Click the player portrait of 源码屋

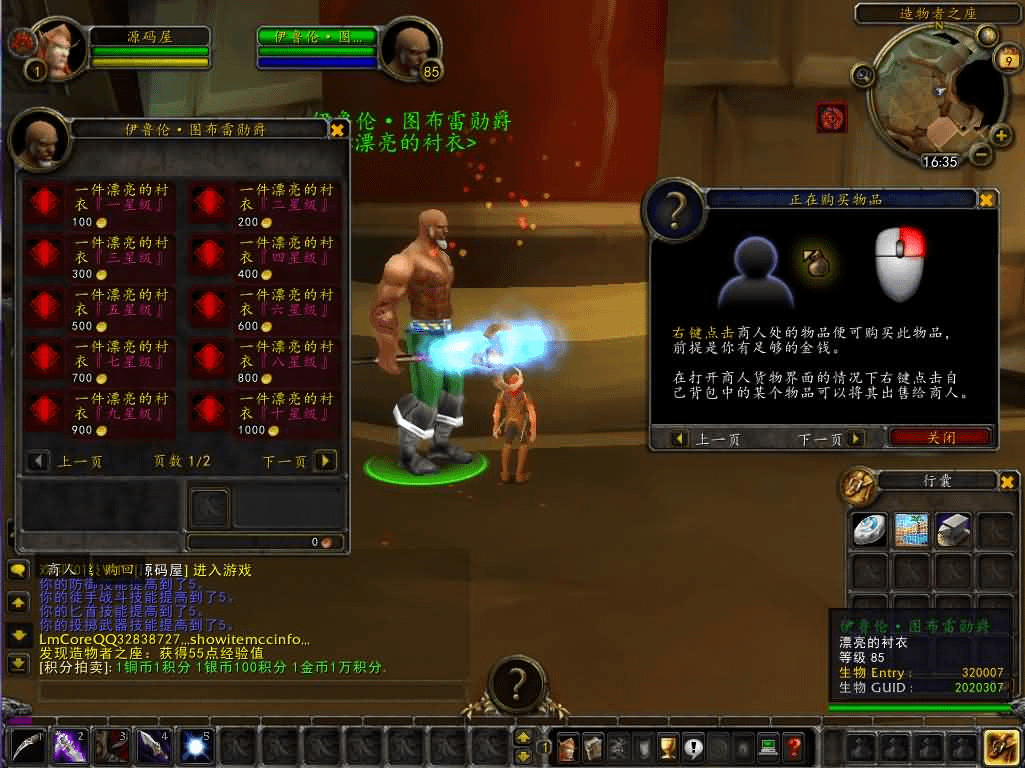coord(60,48)
